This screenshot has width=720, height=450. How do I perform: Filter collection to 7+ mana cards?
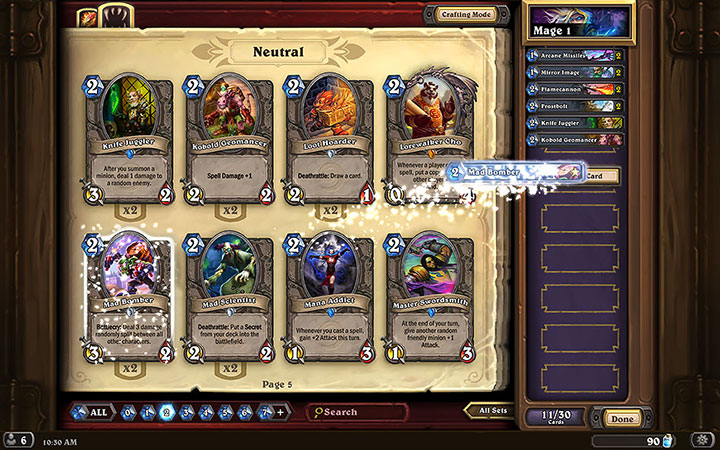coord(266,412)
